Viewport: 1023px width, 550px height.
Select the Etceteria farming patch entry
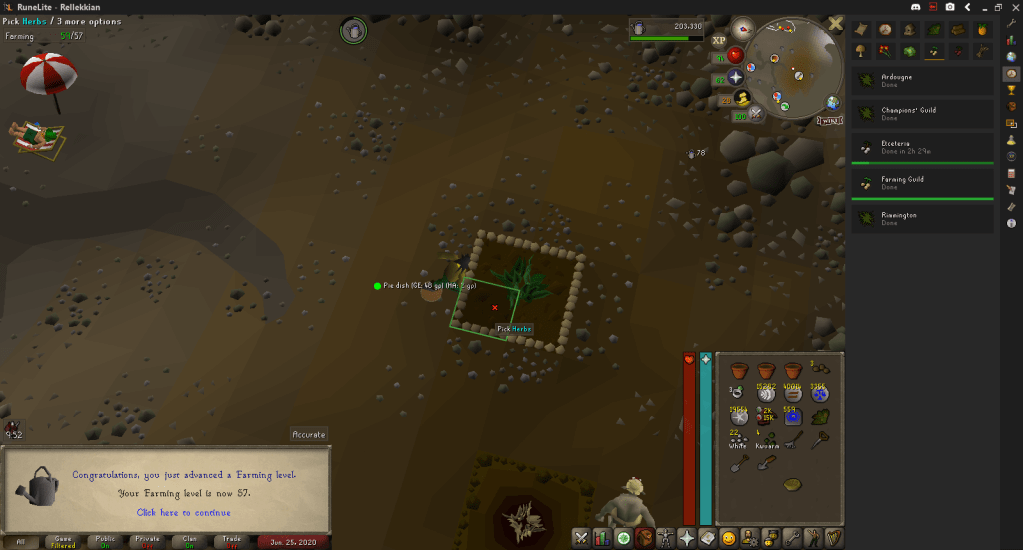pos(924,147)
